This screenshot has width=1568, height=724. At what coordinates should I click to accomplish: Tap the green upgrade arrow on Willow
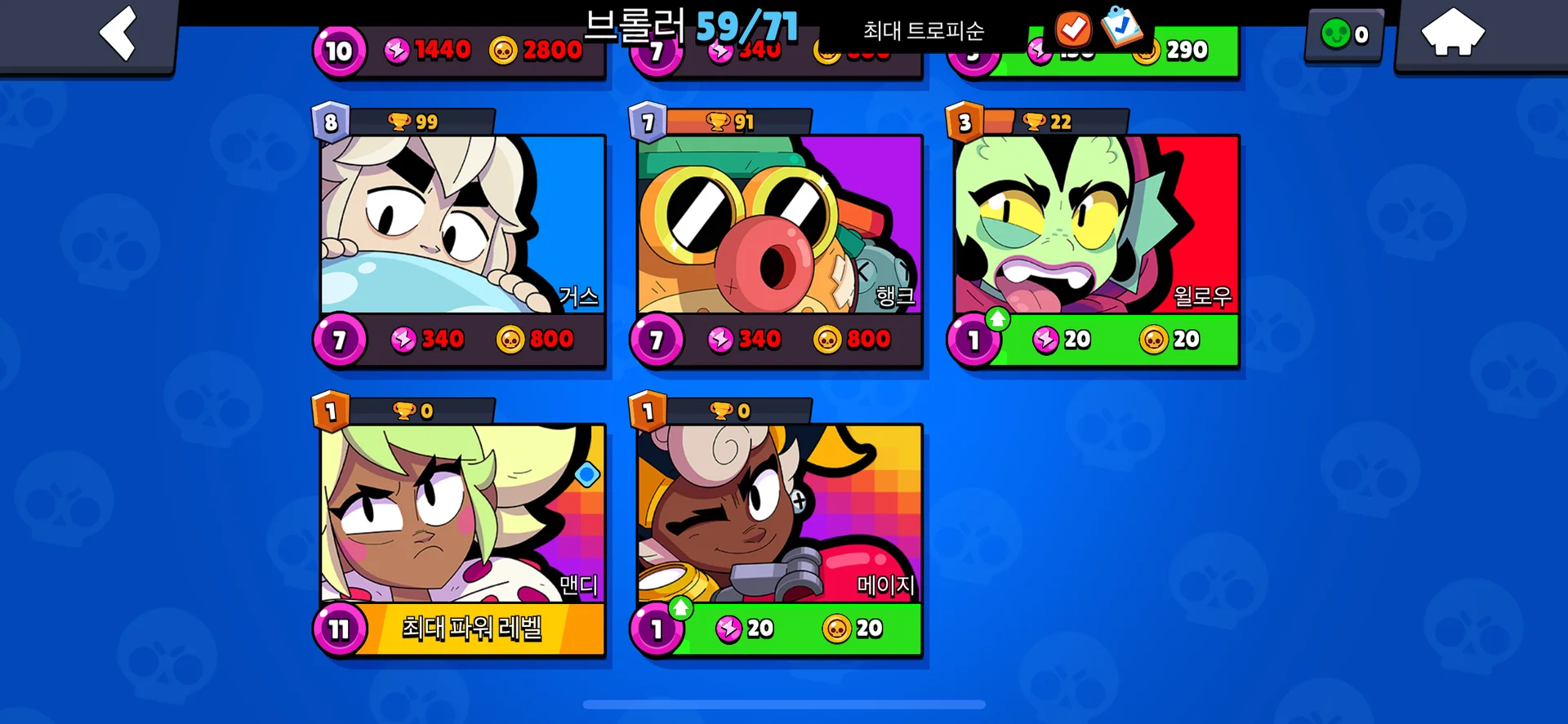click(998, 318)
